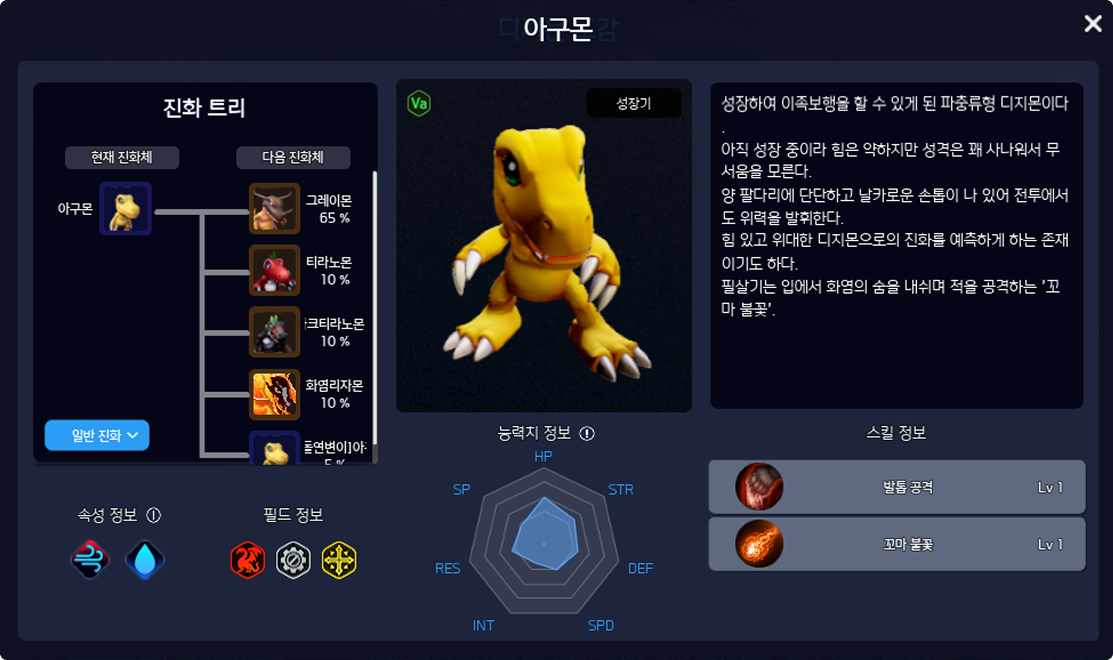
Task: Open the 일반 진화 dropdown
Action: (97, 435)
